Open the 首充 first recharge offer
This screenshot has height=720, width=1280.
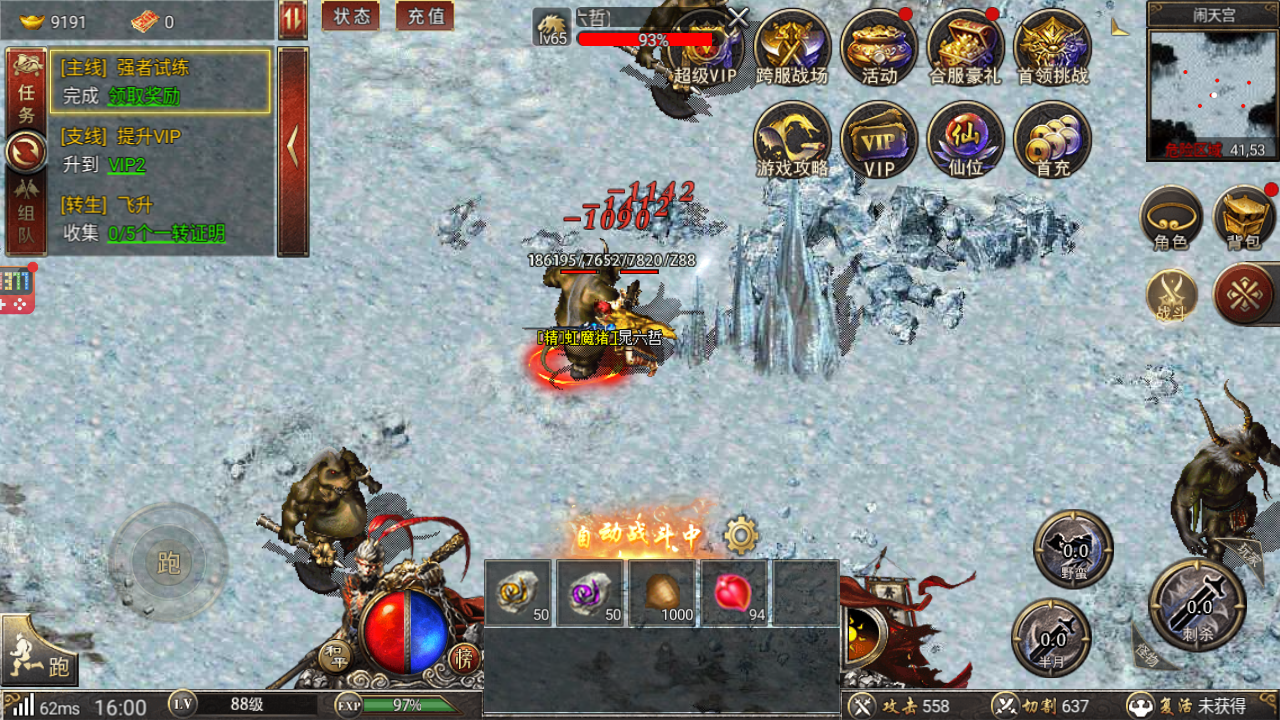[1052, 140]
